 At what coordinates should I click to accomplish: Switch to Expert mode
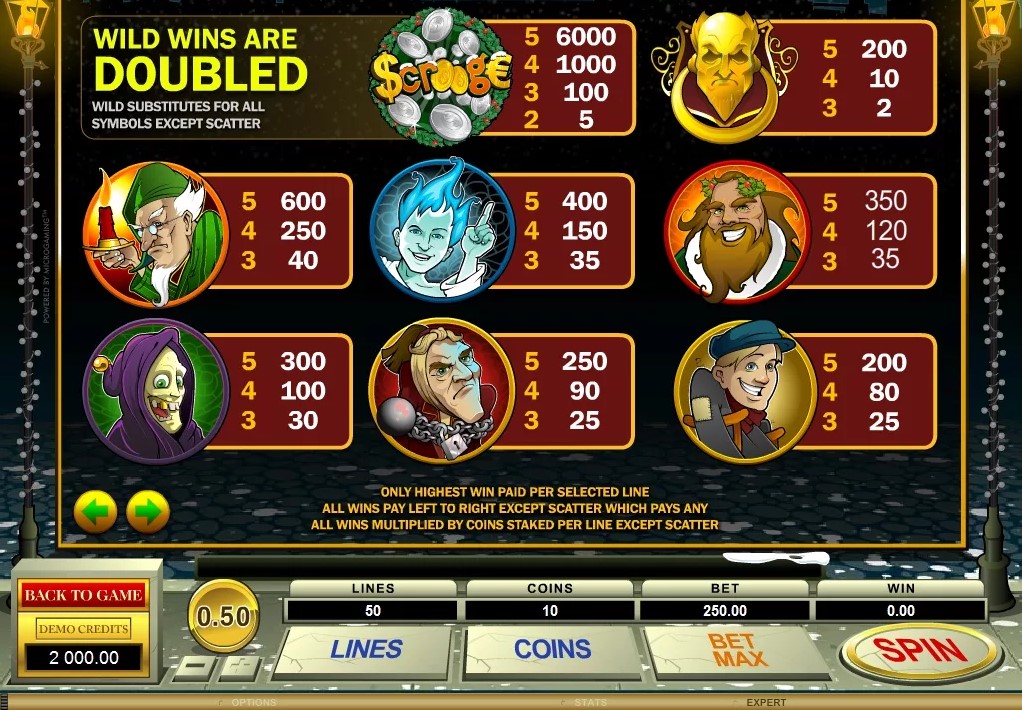766,702
